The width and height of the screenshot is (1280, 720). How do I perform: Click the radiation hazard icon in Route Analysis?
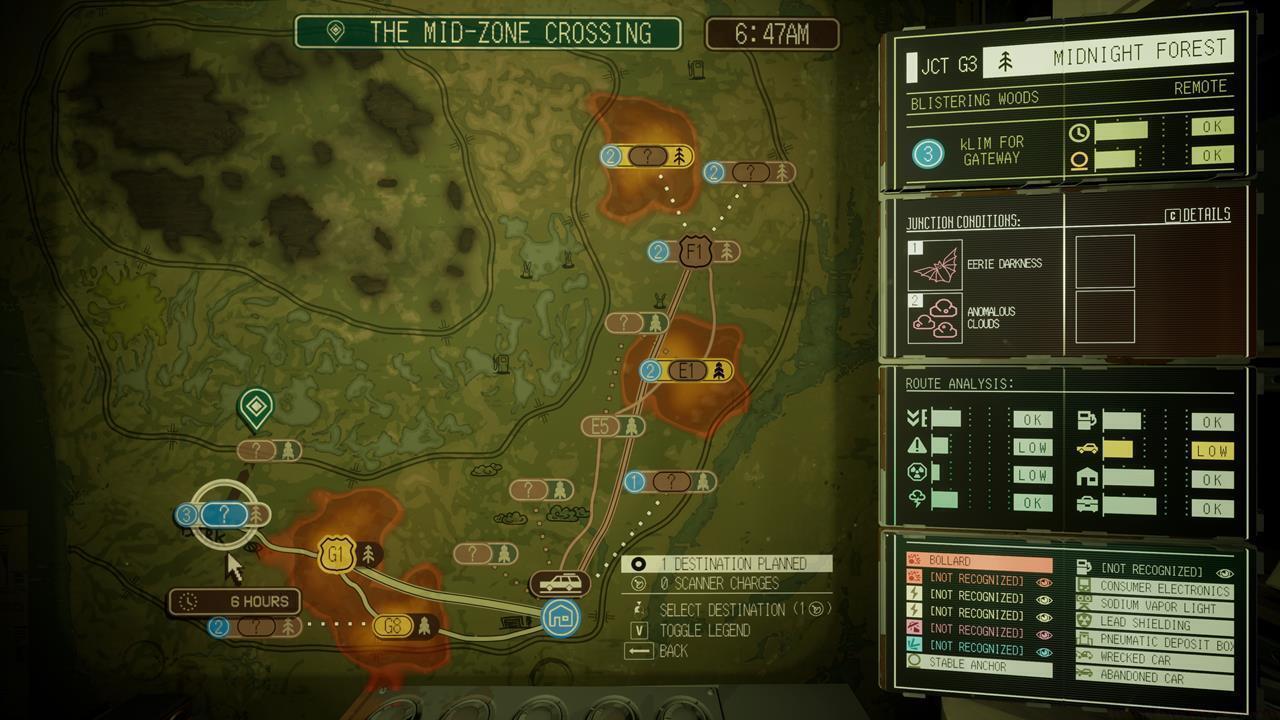click(x=918, y=470)
